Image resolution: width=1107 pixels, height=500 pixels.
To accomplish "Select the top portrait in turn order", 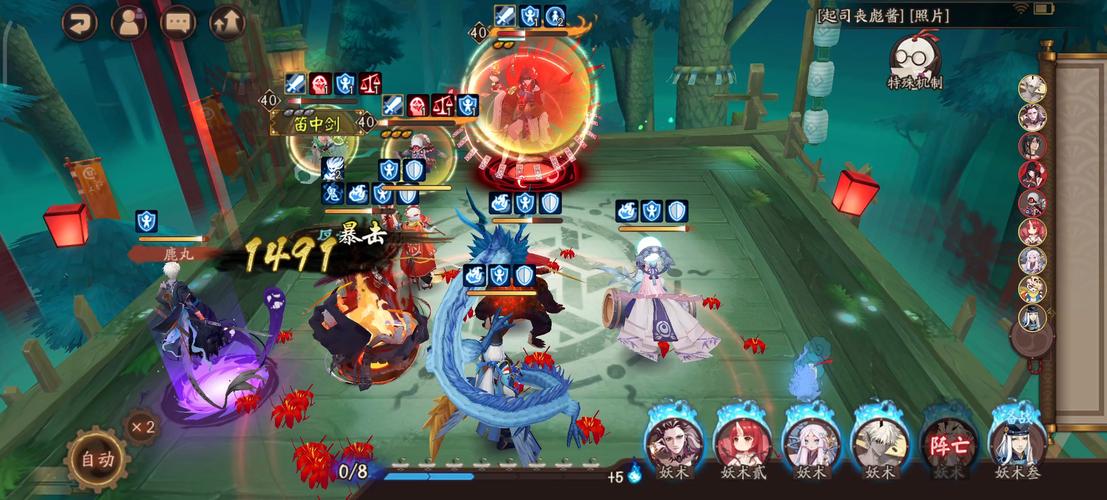I will (x=1032, y=88).
